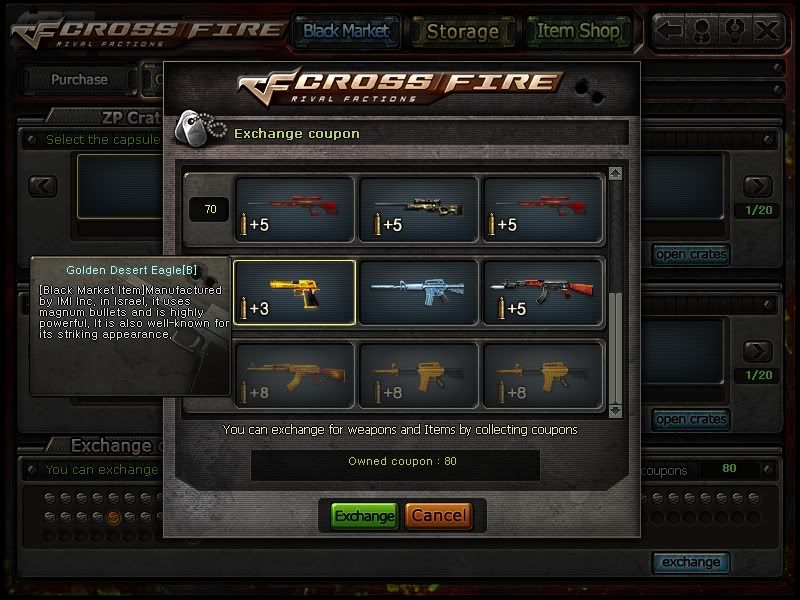Pick the AK-47 with bayonet reward
This screenshot has width=800, height=600.
point(542,292)
